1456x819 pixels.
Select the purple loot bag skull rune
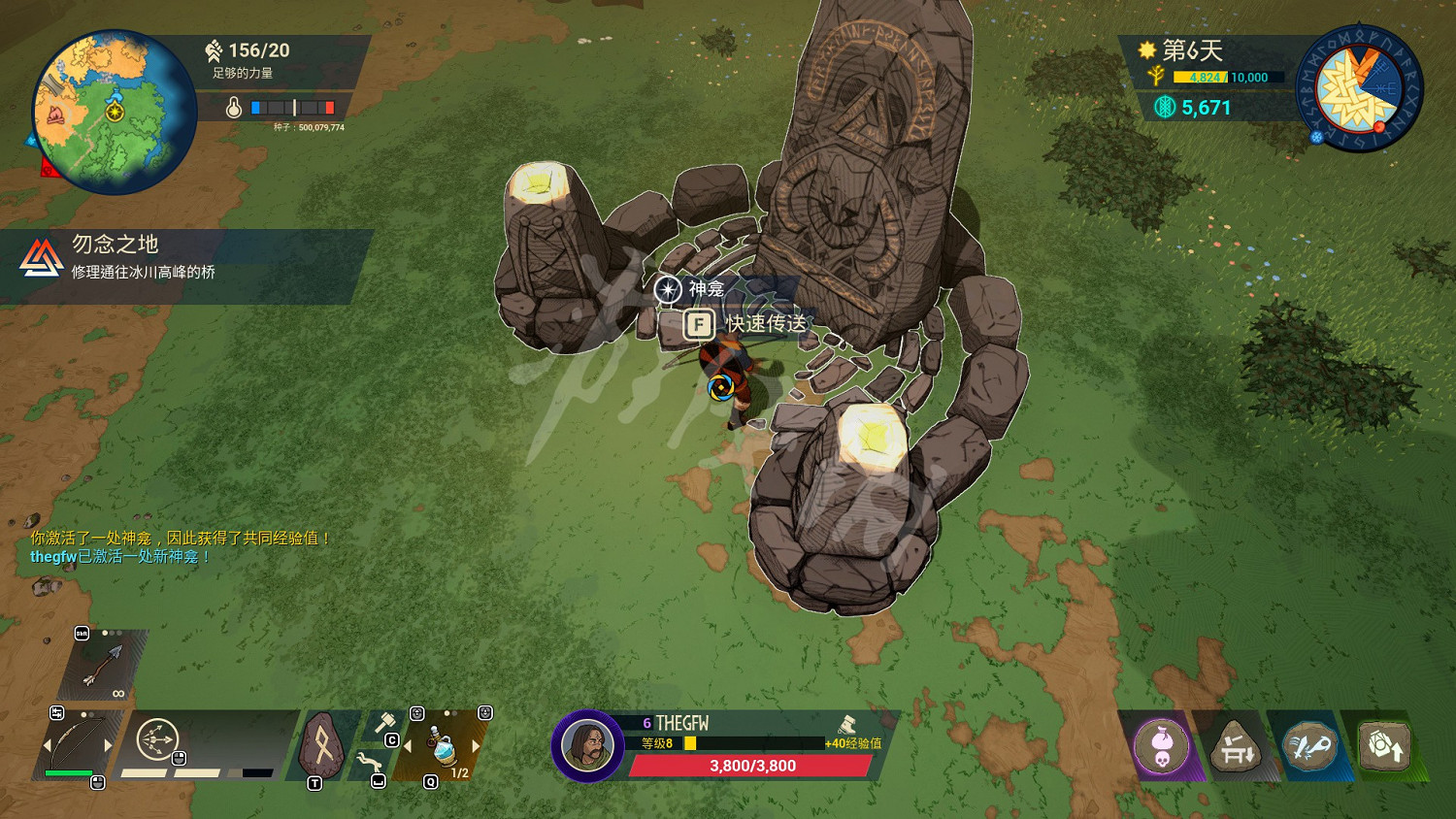point(1161,747)
